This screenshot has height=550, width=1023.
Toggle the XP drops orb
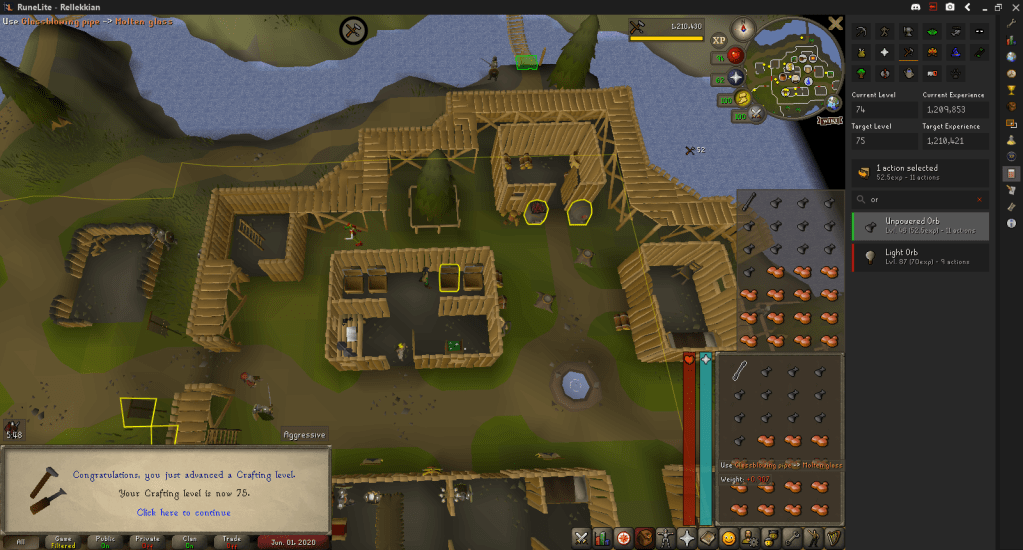(x=719, y=40)
